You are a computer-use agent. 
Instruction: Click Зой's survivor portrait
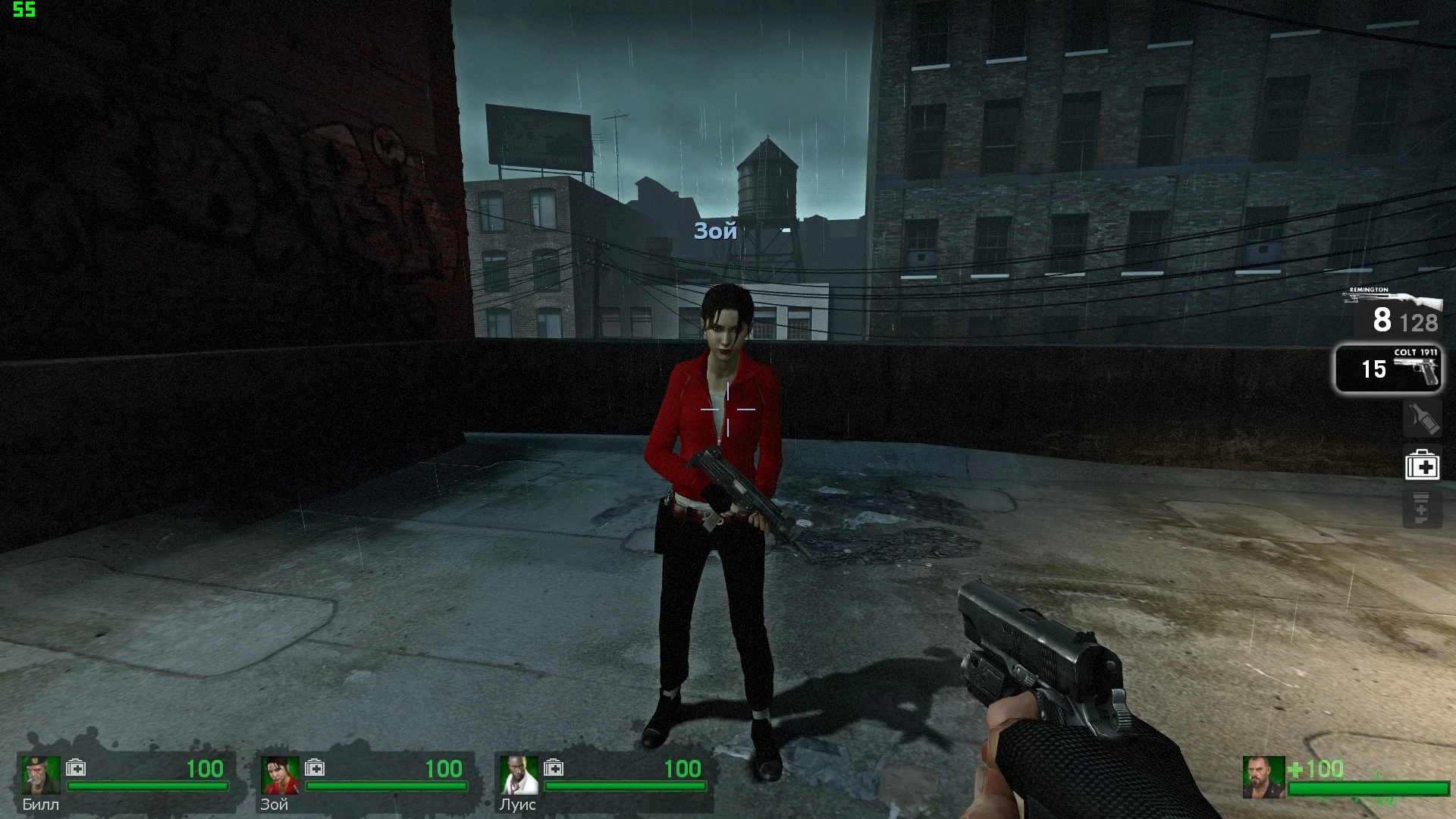click(x=278, y=774)
